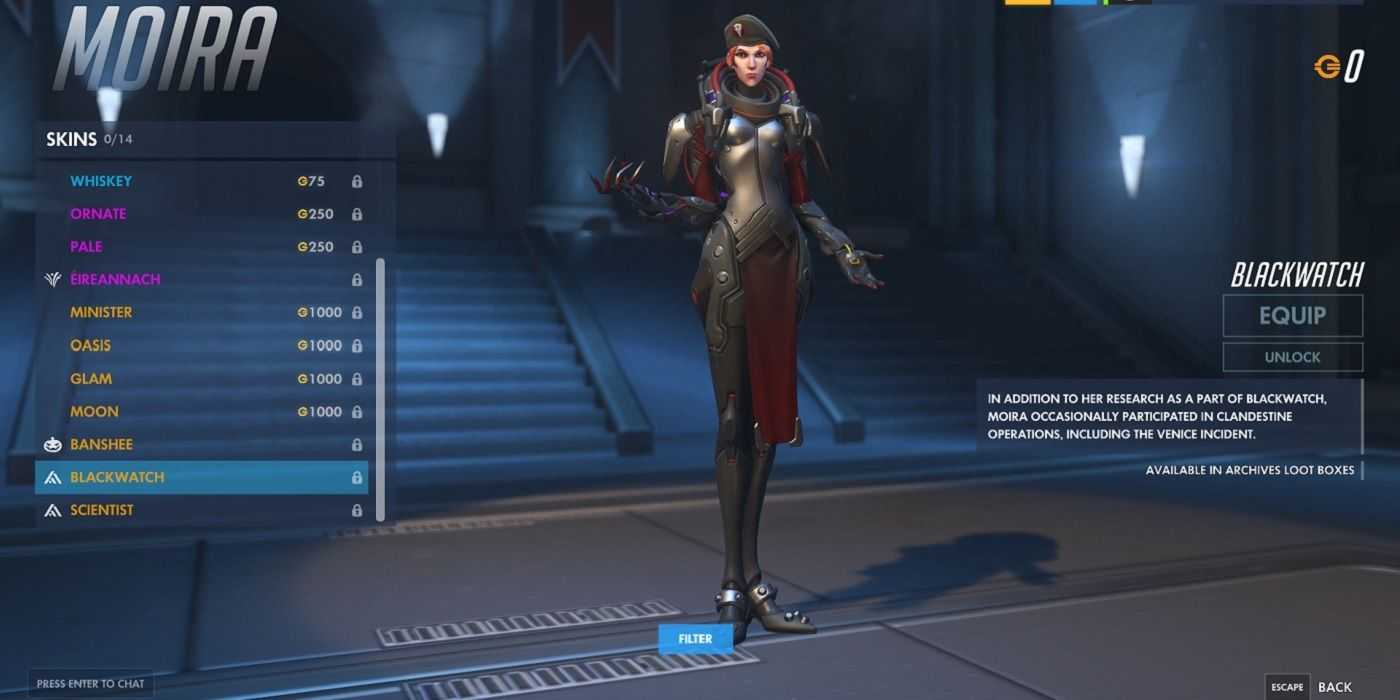Click the highlighted Blackwatch skin row
The height and width of the screenshot is (700, 1400).
coord(200,477)
